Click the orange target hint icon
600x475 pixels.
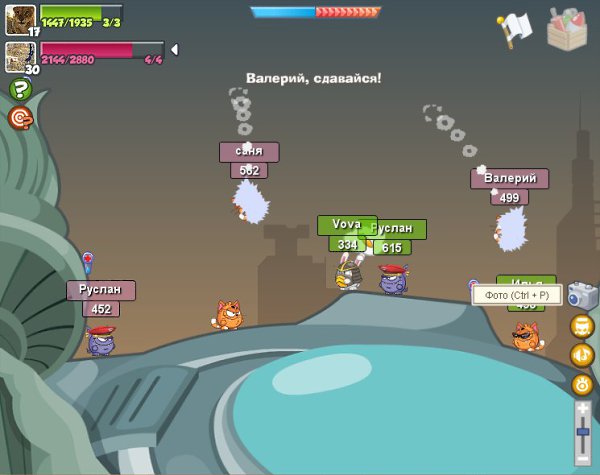click(20, 118)
